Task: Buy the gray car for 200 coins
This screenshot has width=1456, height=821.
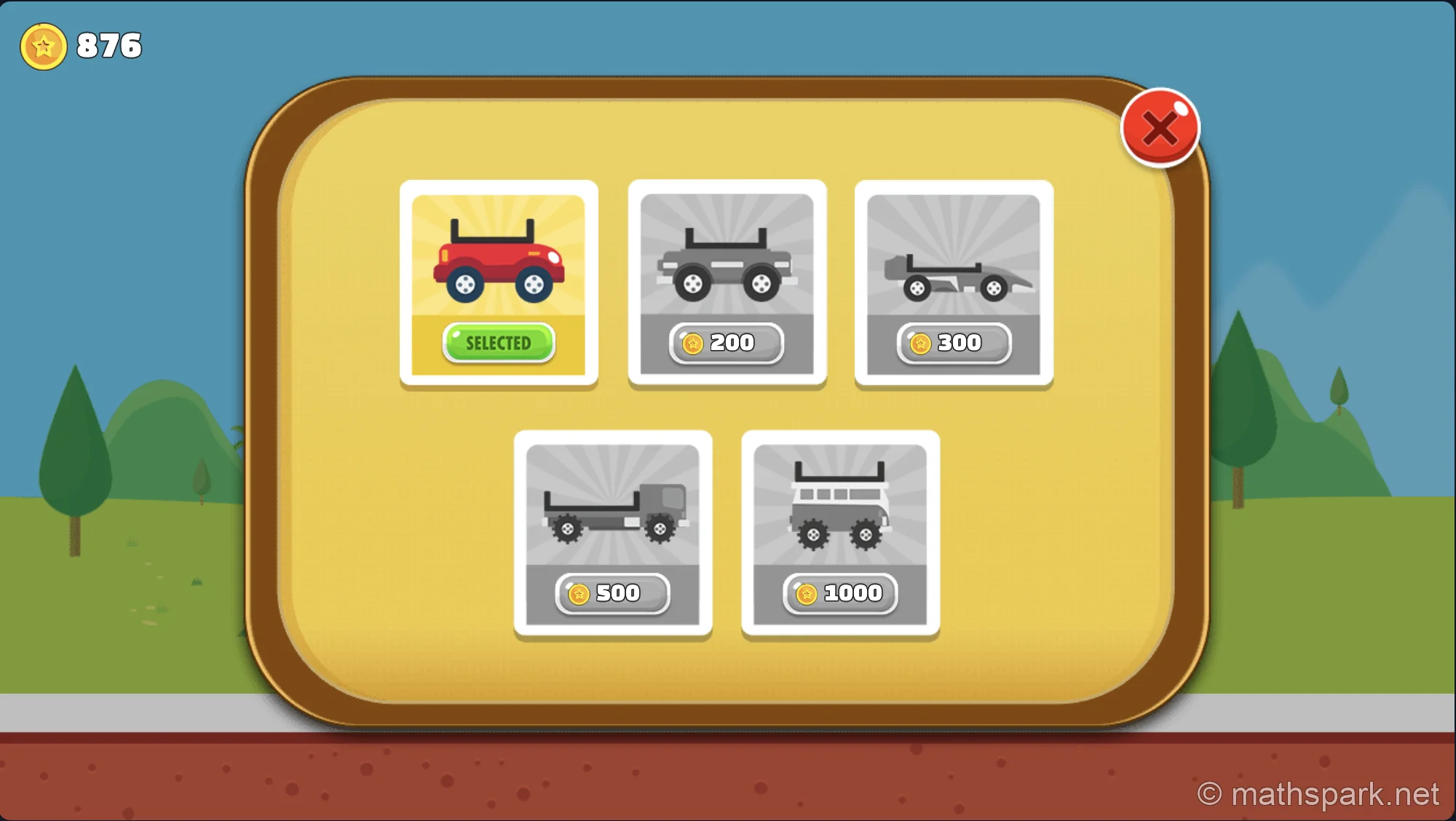Action: pyautogui.click(x=727, y=343)
